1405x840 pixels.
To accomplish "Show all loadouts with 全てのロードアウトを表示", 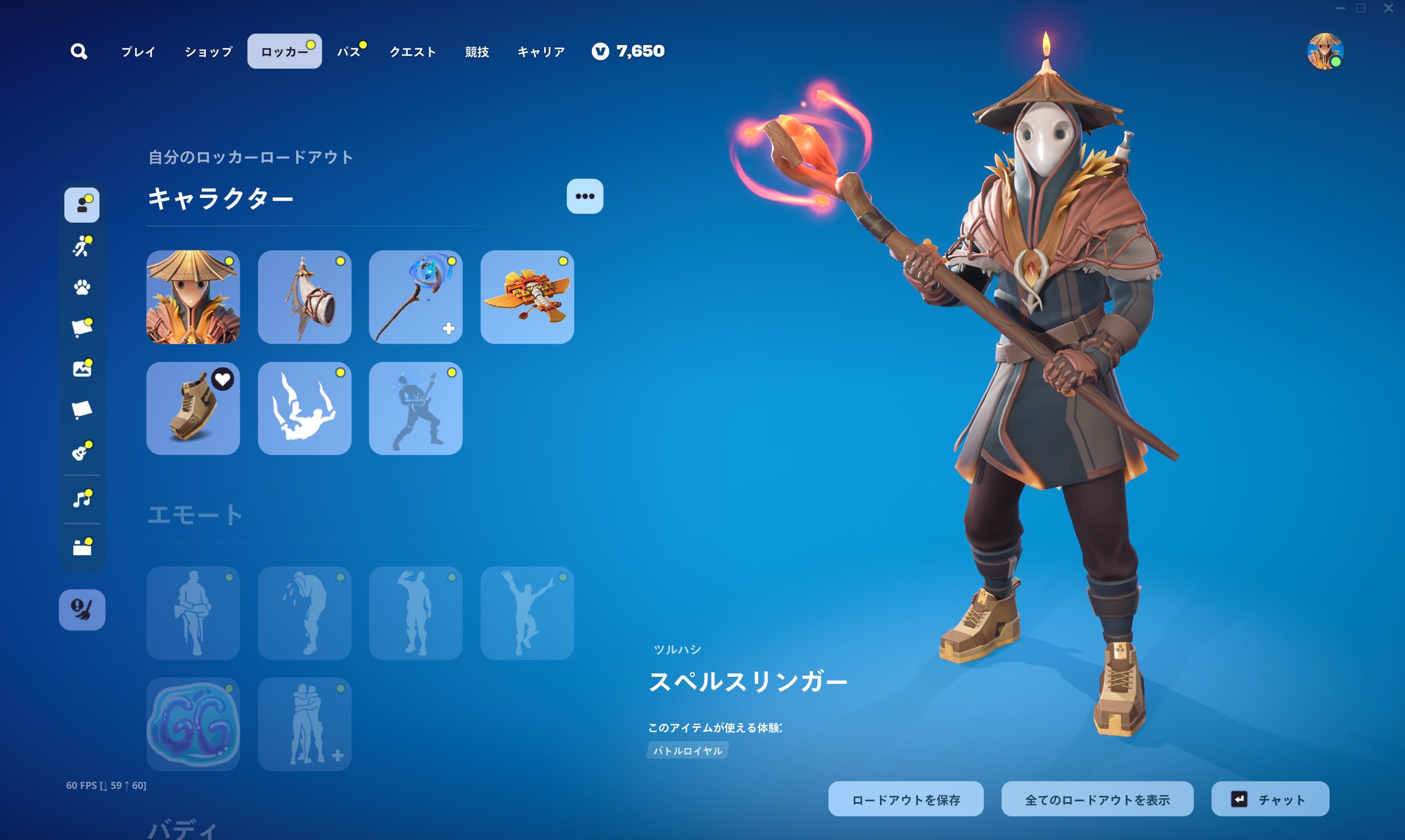I will [1097, 799].
